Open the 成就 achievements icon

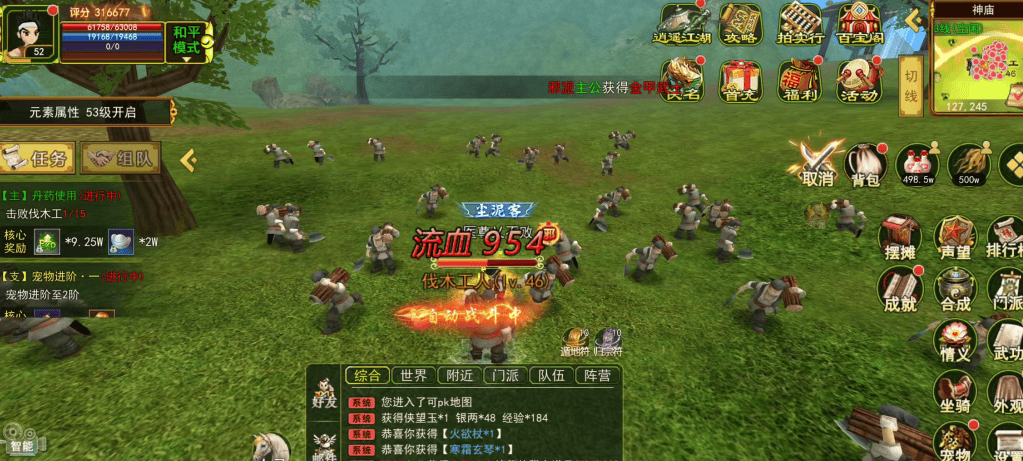(x=899, y=290)
